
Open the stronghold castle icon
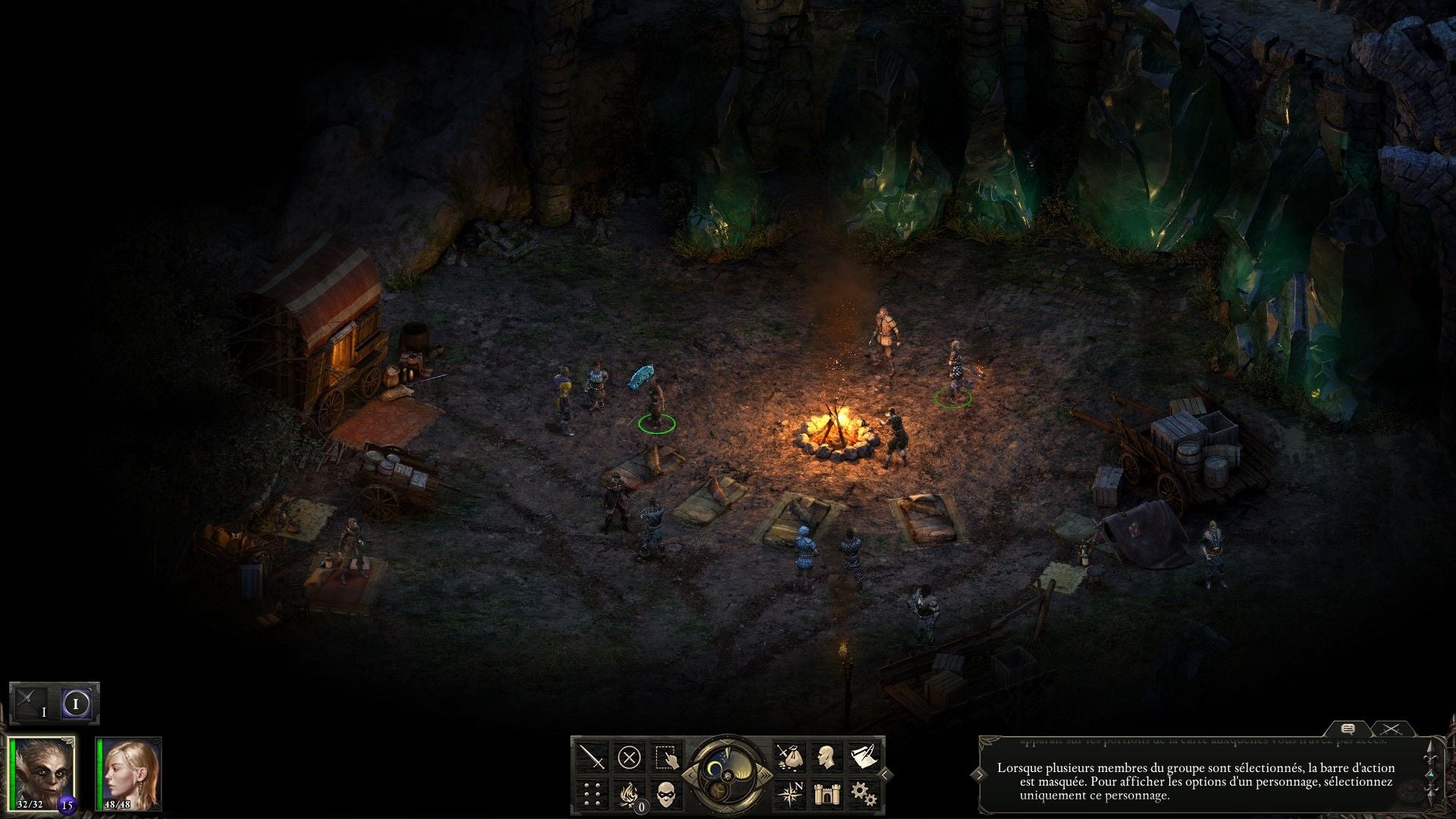click(x=826, y=793)
